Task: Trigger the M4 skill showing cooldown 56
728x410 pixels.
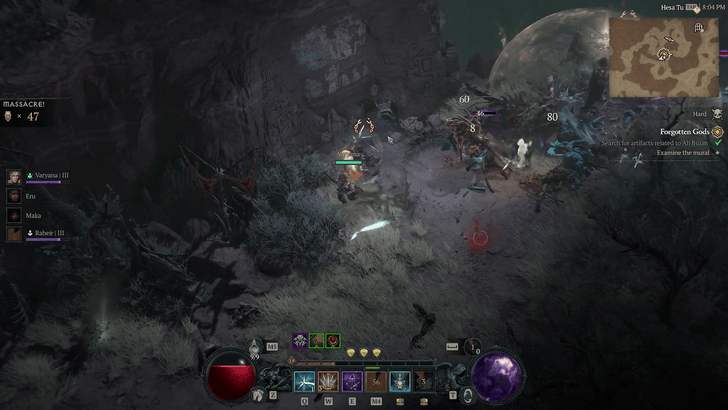Action: pyautogui.click(x=376, y=381)
